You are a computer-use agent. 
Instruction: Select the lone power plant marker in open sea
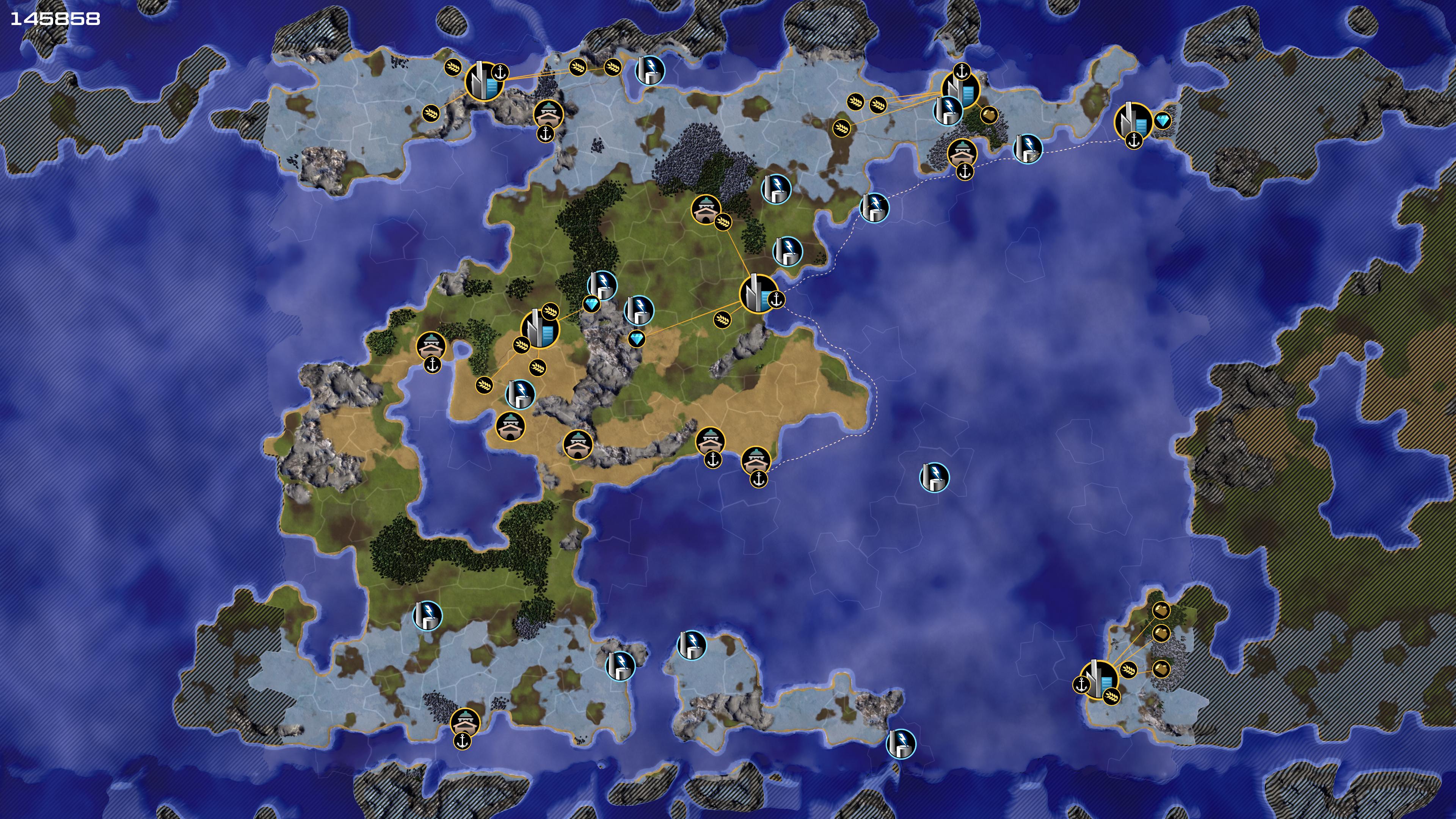(x=934, y=478)
